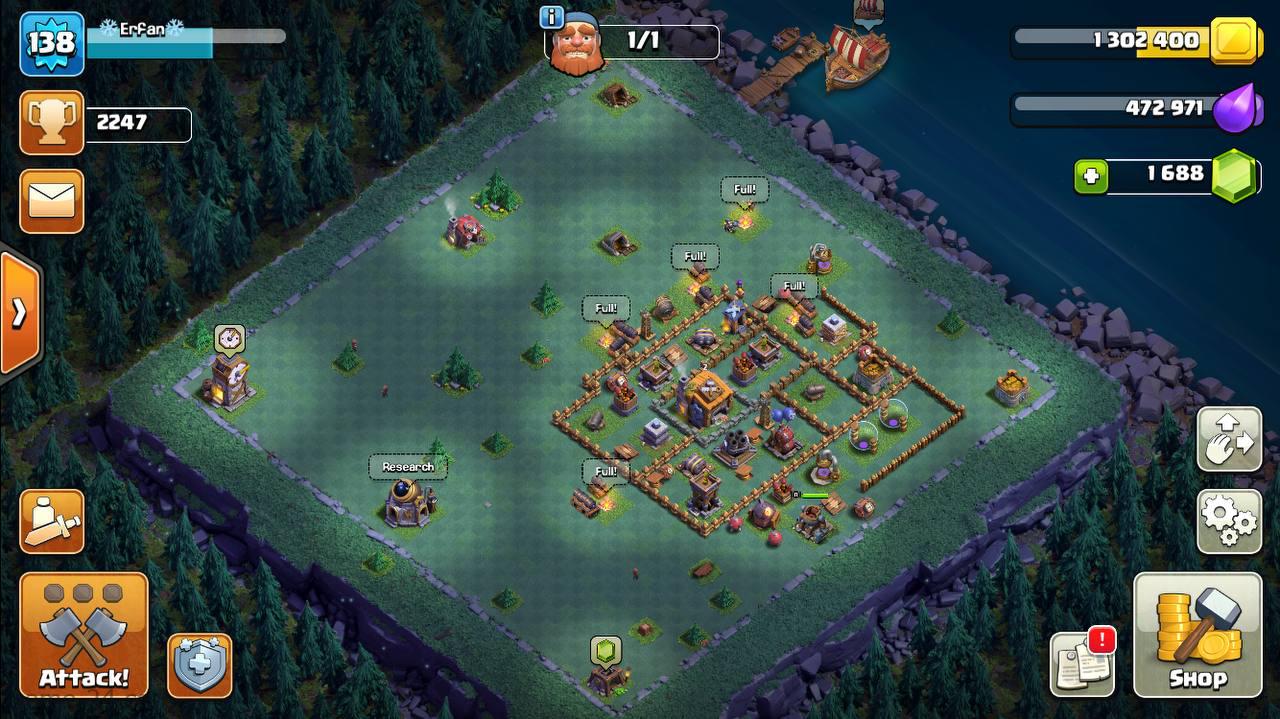Toggle the layout editor hand button
This screenshot has width=1280, height=719.
[1229, 439]
